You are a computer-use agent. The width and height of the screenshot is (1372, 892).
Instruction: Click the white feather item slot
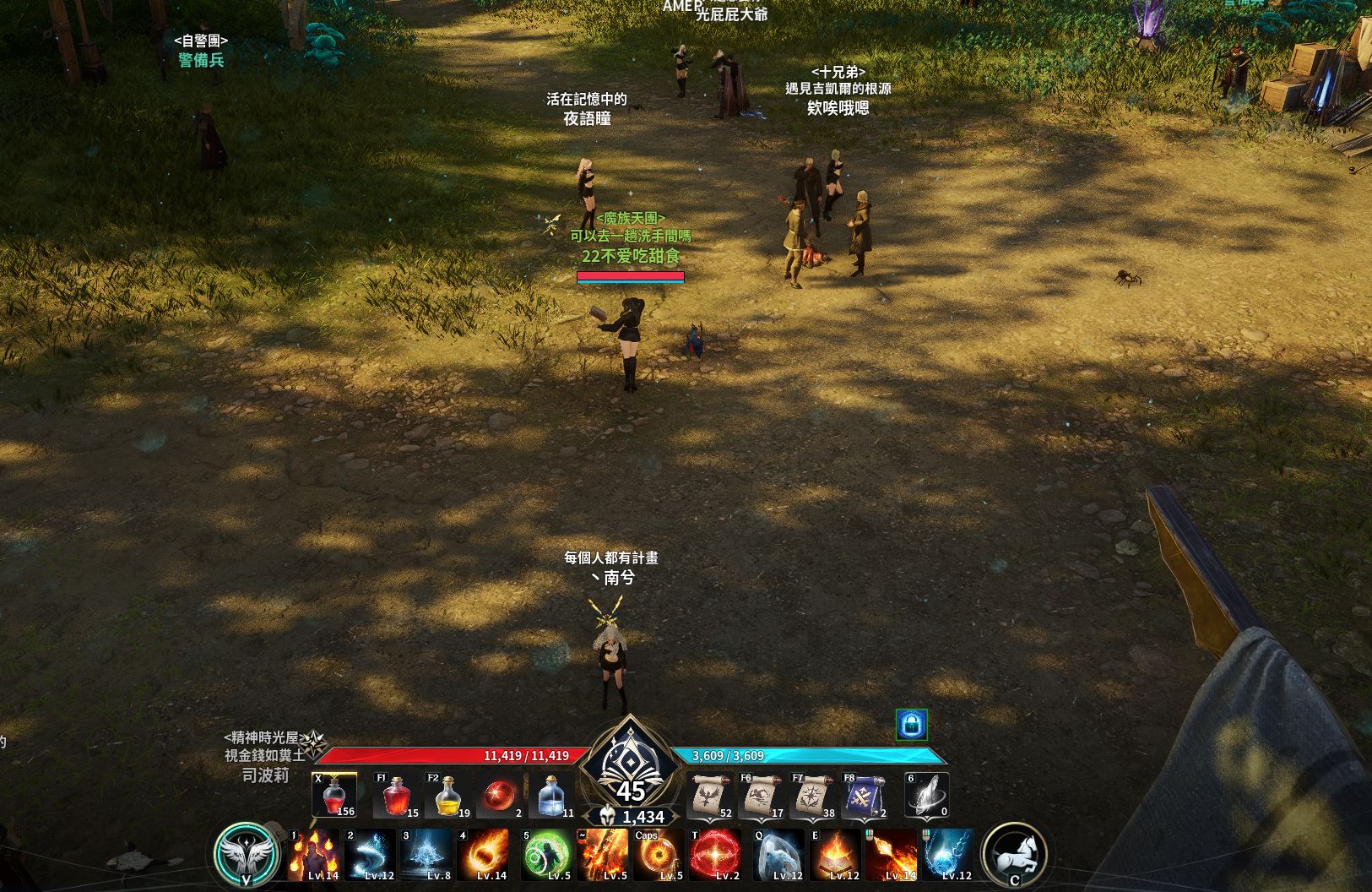[x=927, y=796]
